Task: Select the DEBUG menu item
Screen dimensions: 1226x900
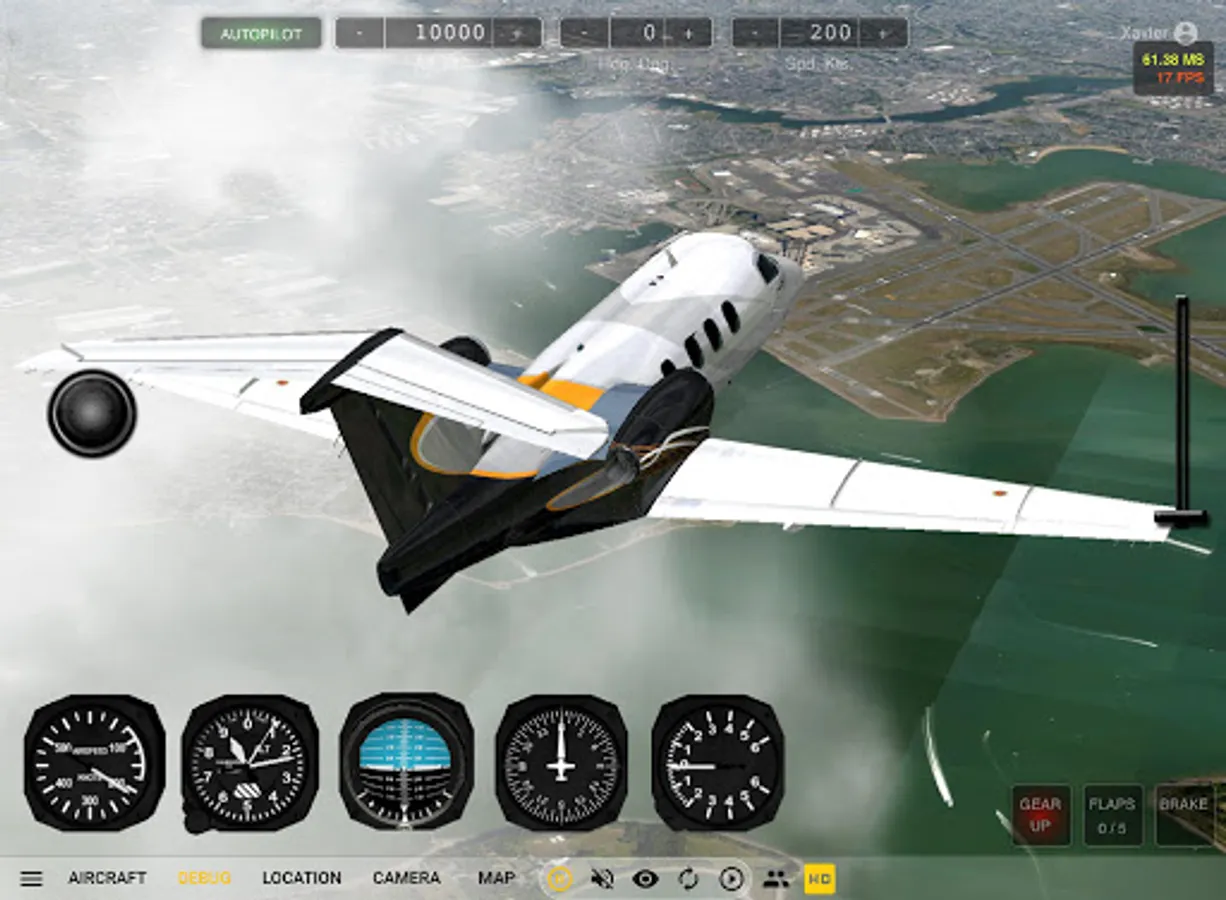Action: [204, 878]
